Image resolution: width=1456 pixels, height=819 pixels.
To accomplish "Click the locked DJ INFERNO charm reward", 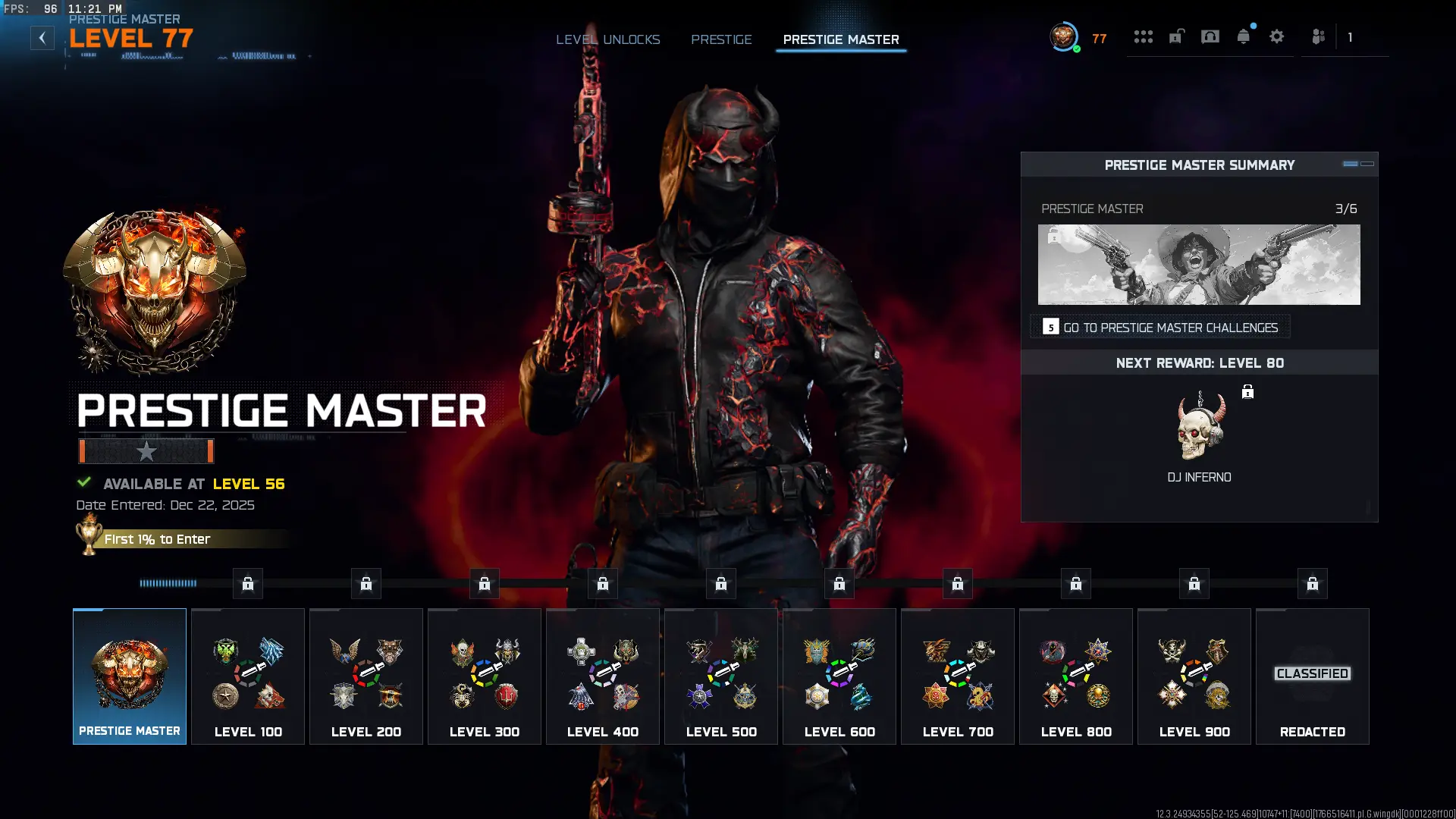I will click(1199, 427).
